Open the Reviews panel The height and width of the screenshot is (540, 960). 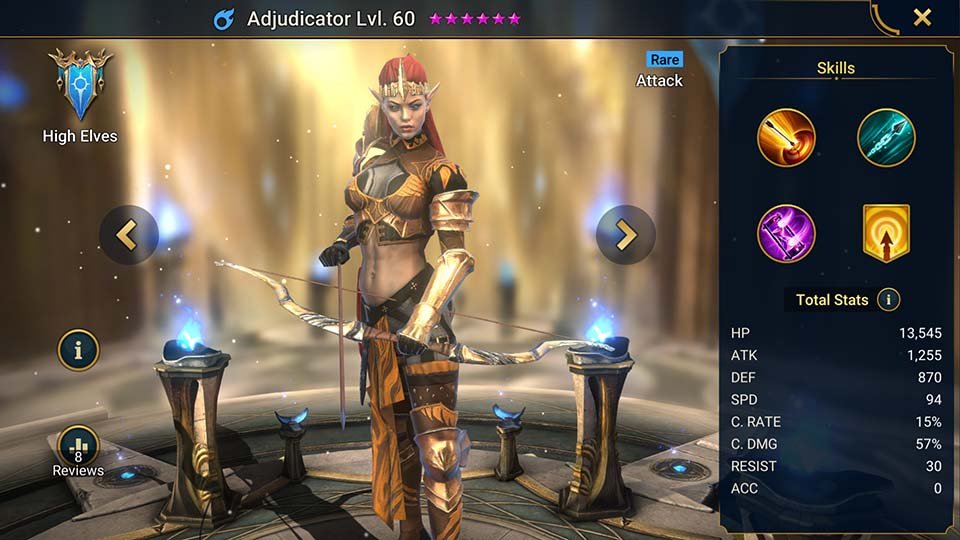[78, 448]
